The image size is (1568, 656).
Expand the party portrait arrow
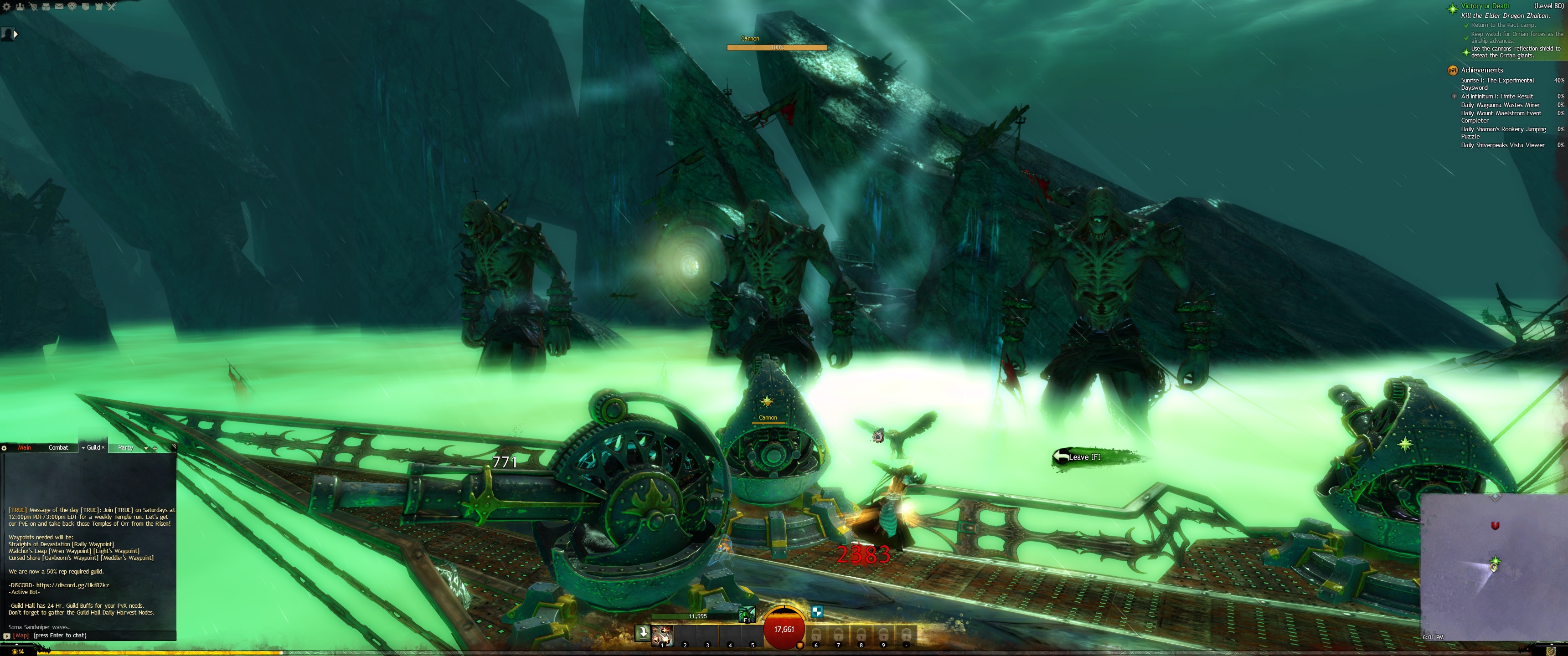pos(16,35)
